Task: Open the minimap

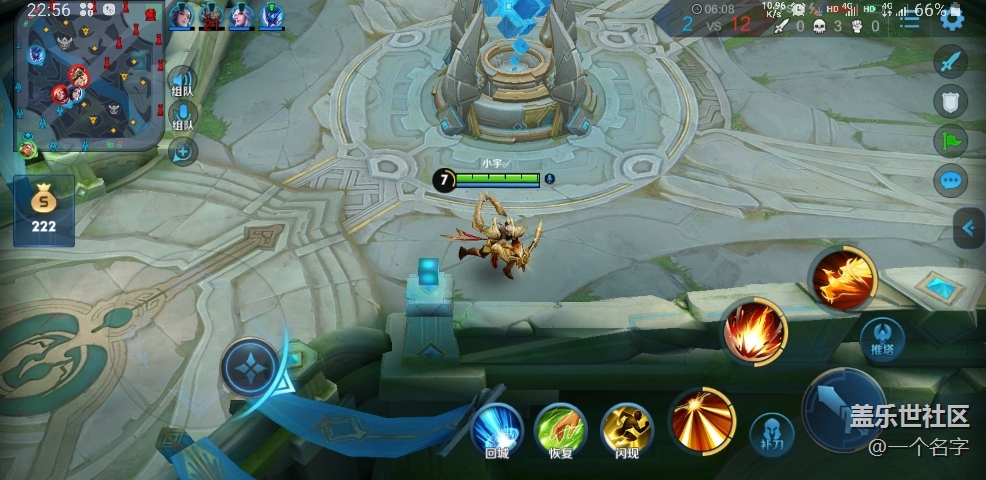Action: pos(88,76)
